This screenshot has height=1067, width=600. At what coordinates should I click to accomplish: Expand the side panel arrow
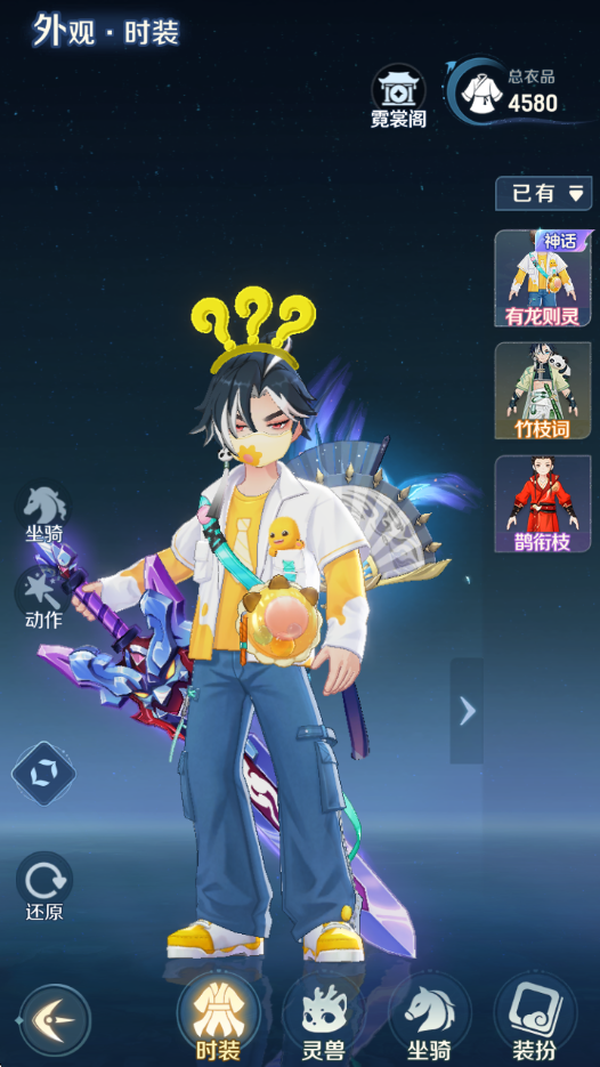(466, 710)
